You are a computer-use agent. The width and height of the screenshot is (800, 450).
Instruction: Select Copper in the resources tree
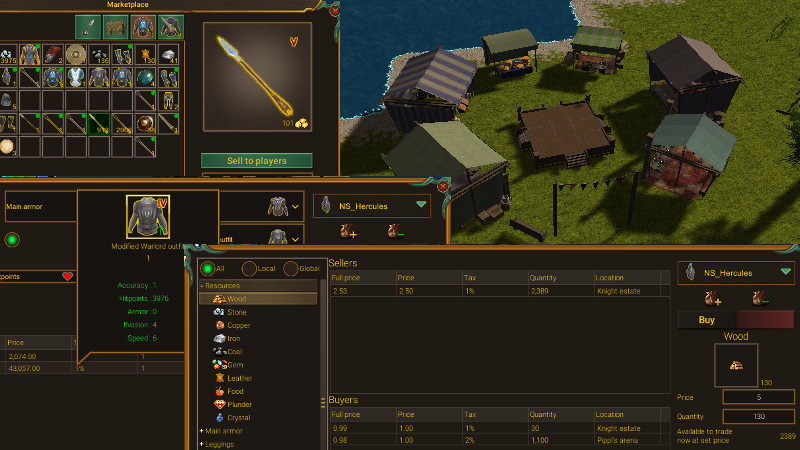click(x=238, y=325)
